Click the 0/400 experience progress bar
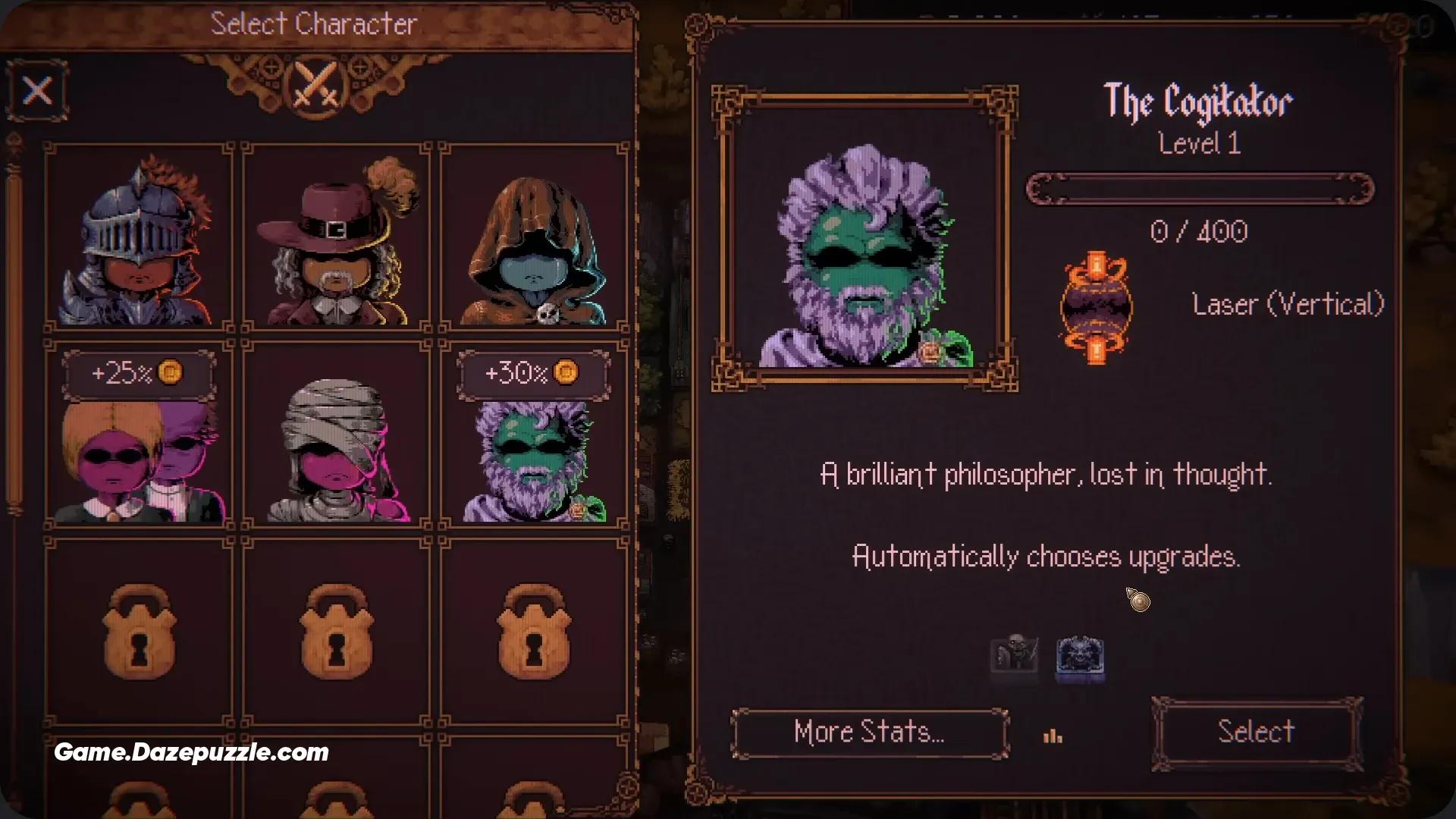 tap(1198, 189)
